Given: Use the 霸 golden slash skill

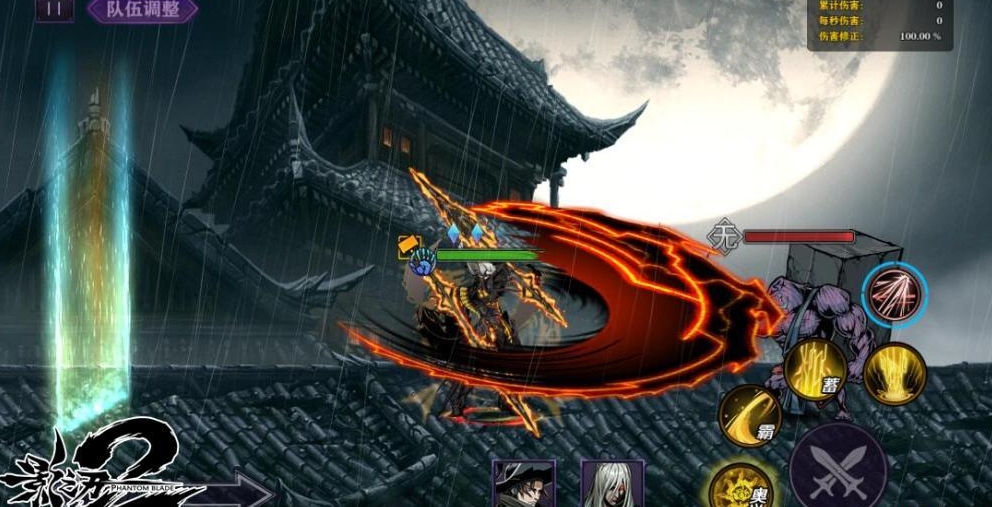Looking at the screenshot, I should point(751,417).
